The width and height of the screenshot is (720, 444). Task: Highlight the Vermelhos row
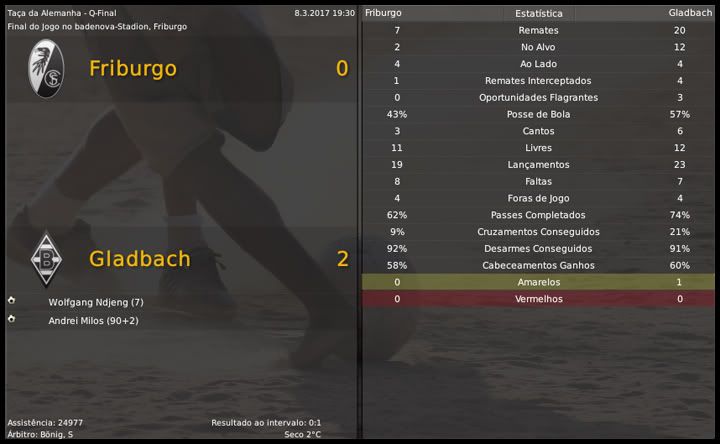click(538, 299)
